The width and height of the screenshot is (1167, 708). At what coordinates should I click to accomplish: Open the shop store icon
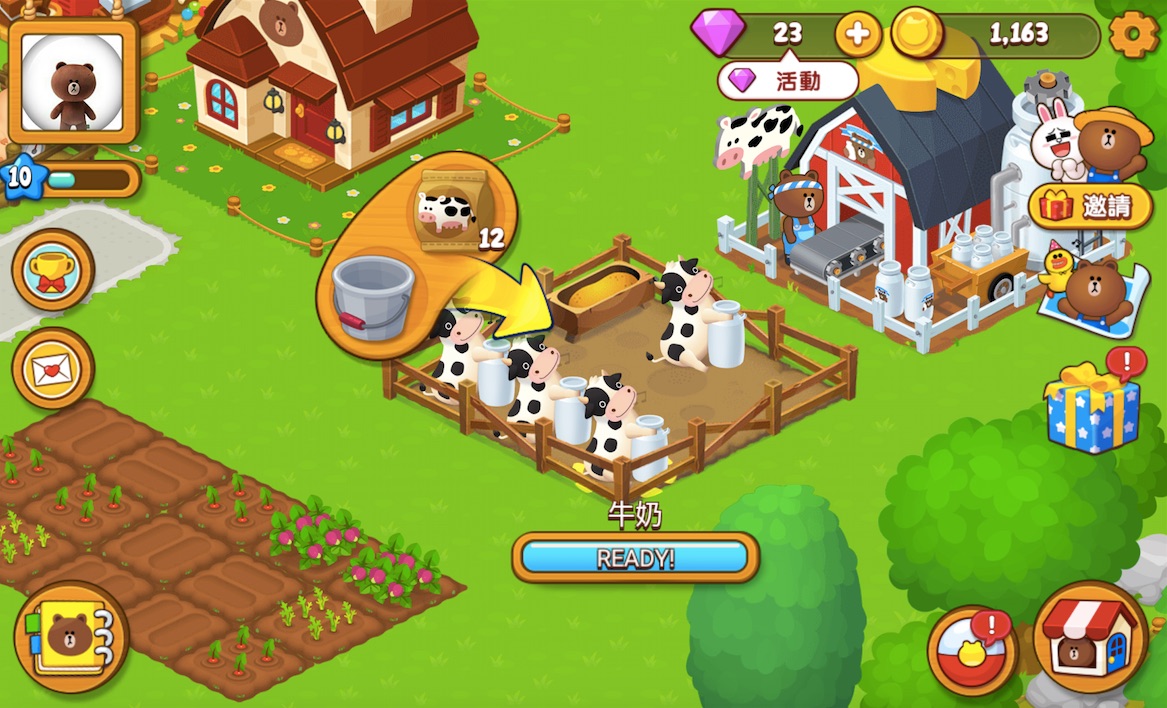(1090, 637)
